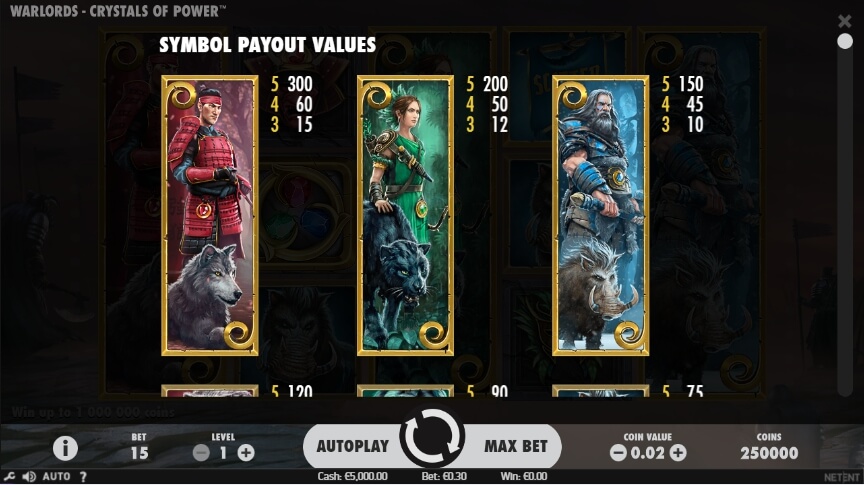Image resolution: width=864 pixels, height=485 pixels.
Task: Open the wrench settings icon
Action: [10, 477]
